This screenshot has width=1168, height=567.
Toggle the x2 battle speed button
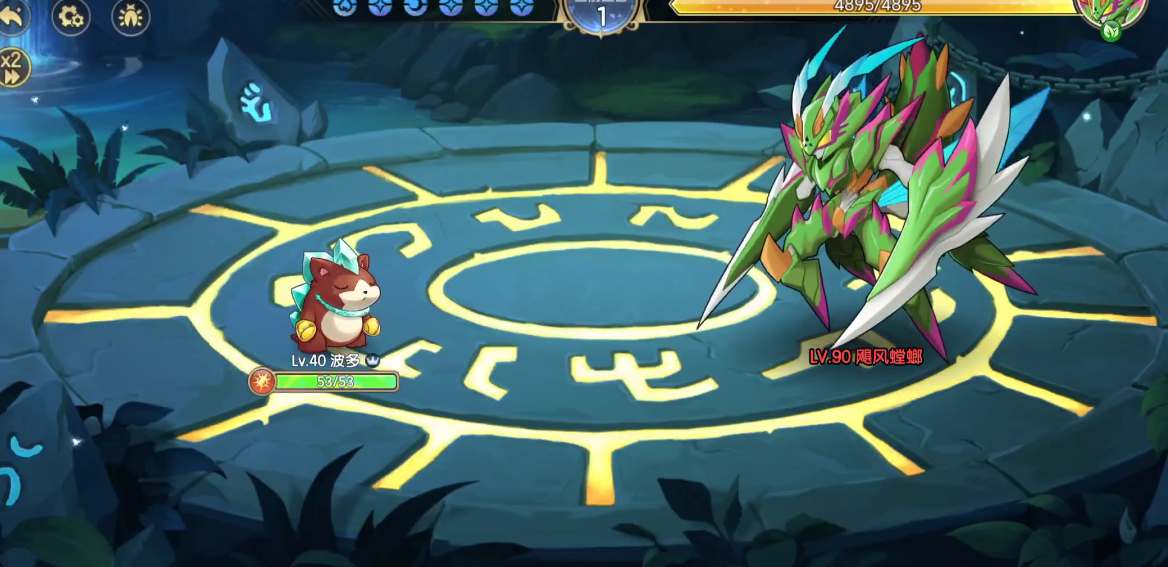(12, 67)
